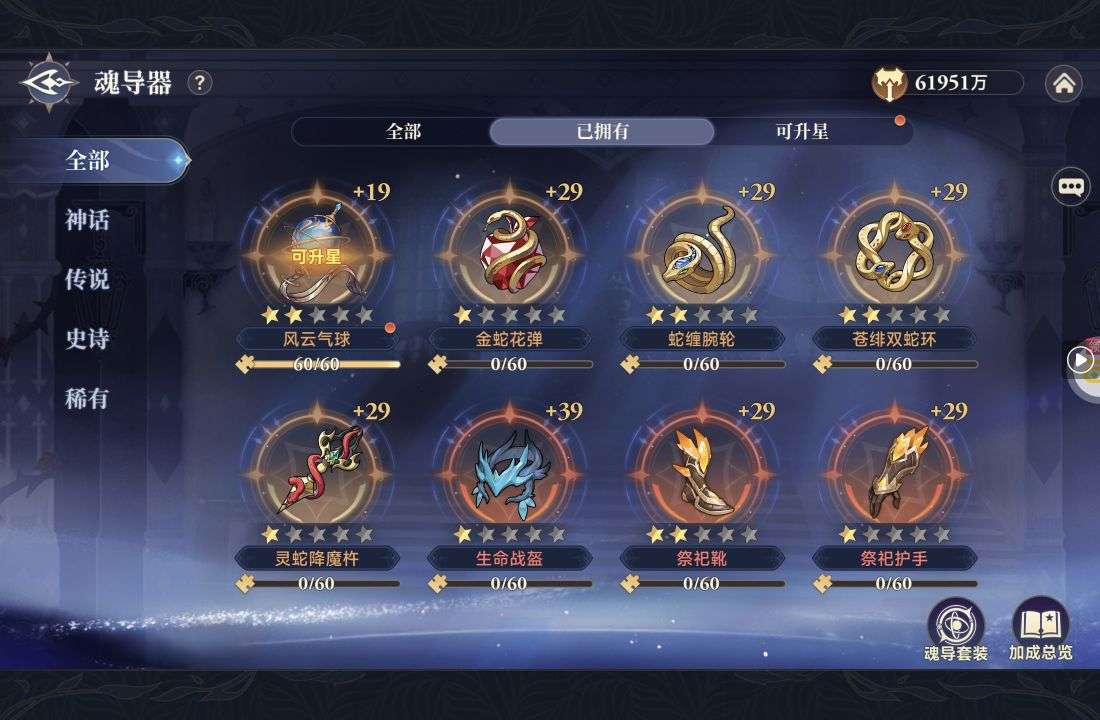View the 加成总览 bonus overview

coord(1040,630)
